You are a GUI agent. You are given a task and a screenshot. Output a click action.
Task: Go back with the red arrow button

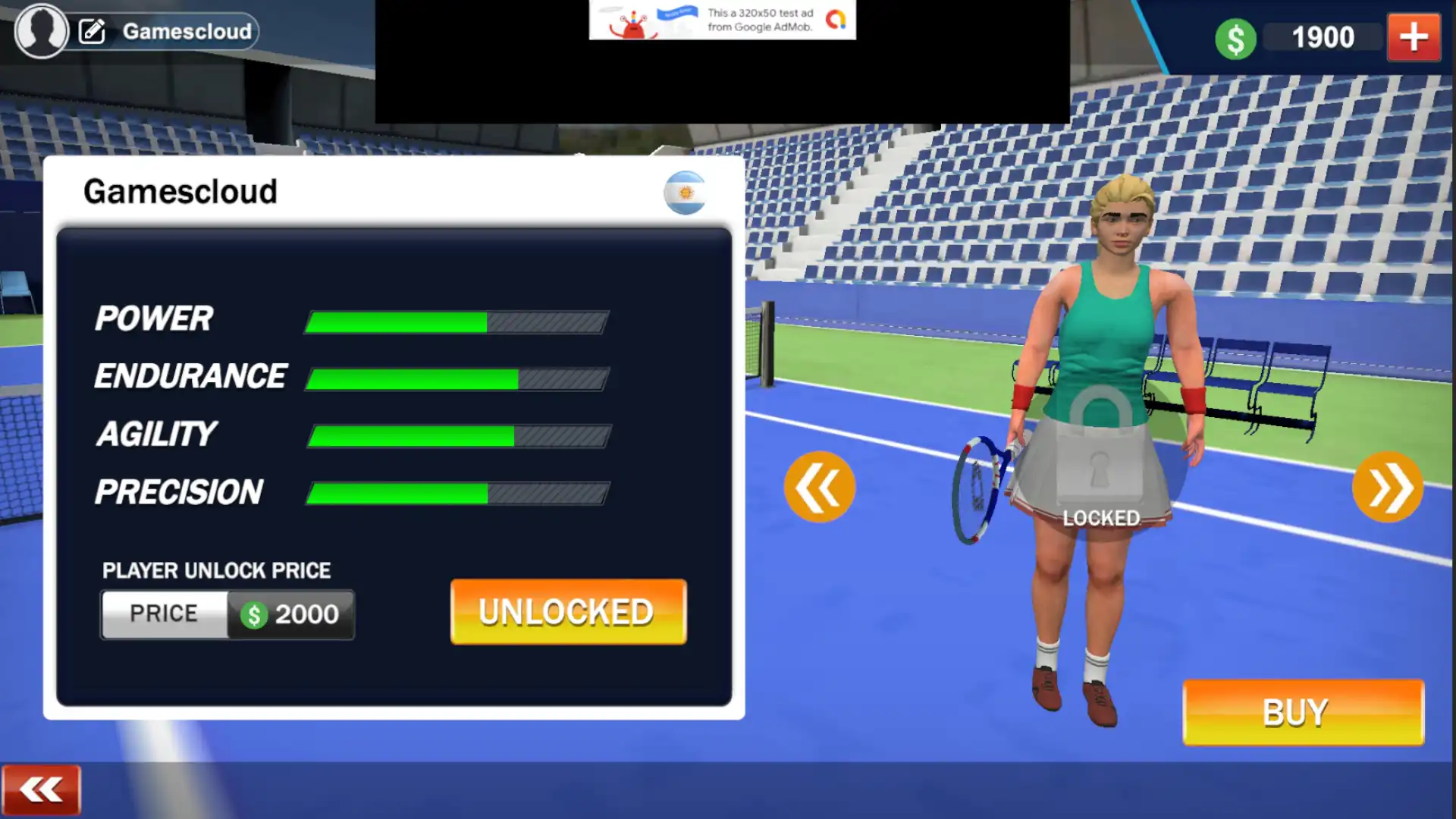(41, 790)
